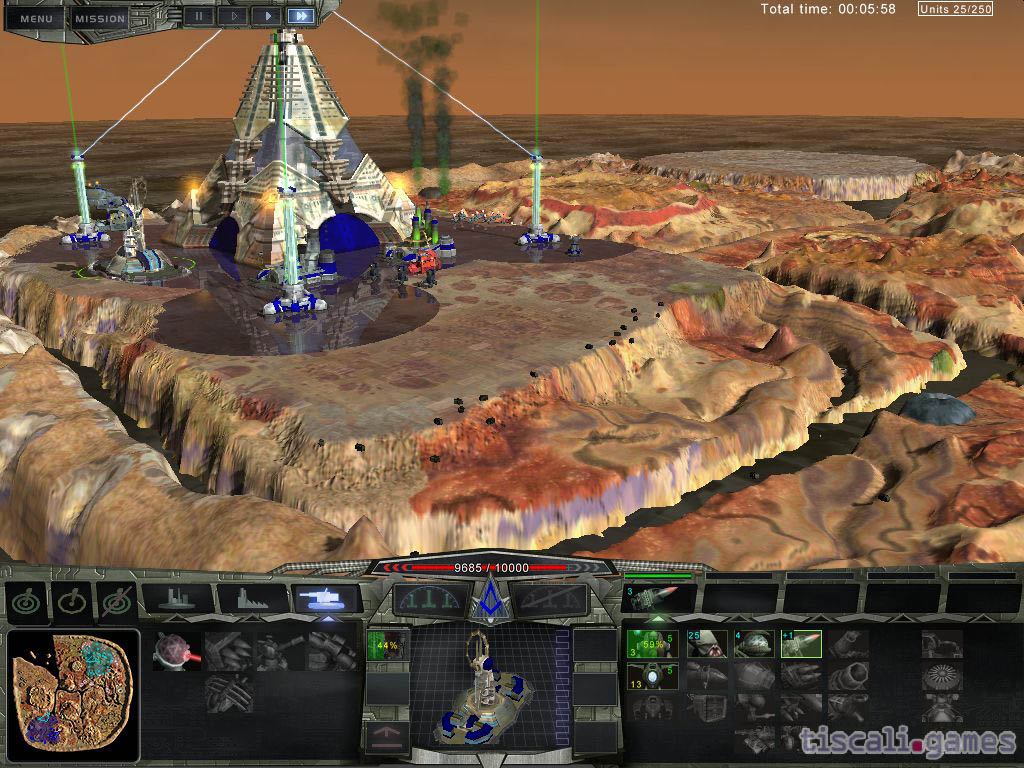
Task: Open the base buildings tab
Action: coord(178,599)
